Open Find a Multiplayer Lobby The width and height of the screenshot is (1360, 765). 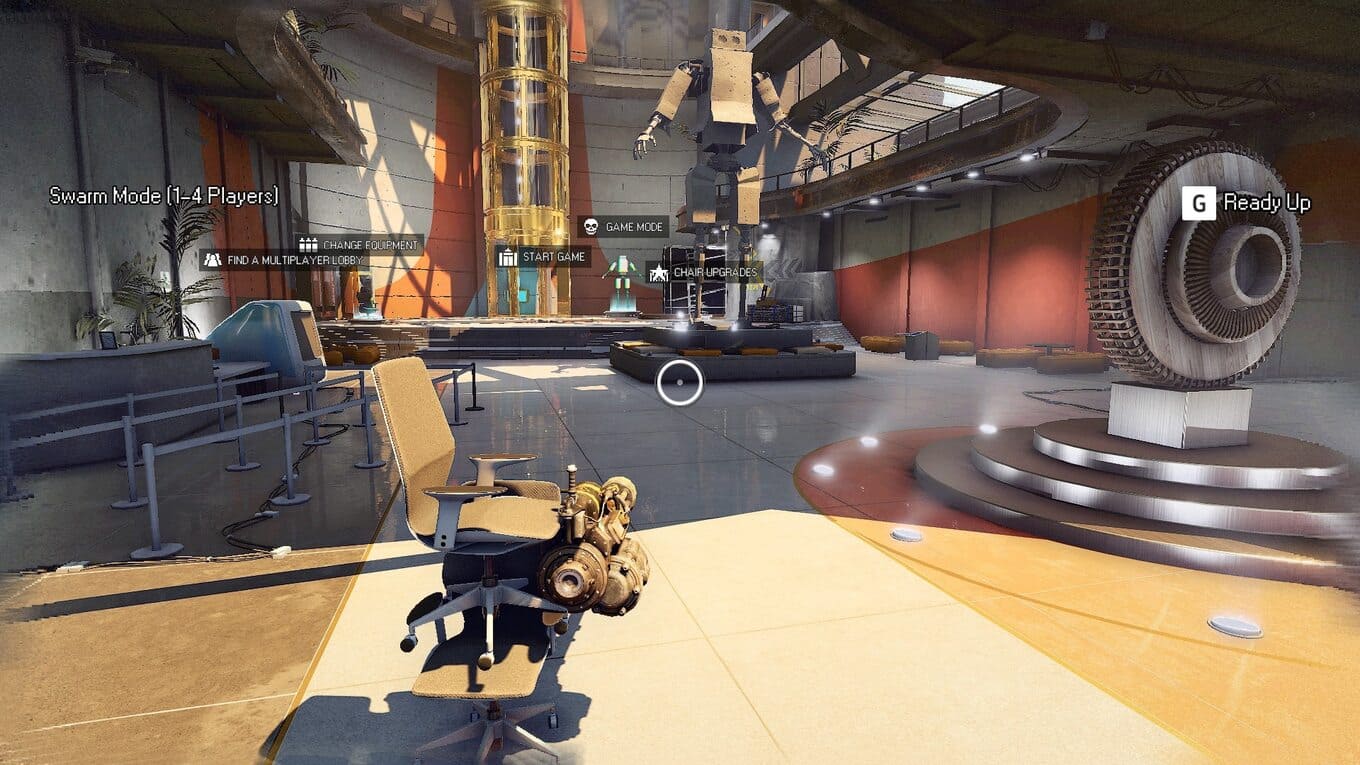click(284, 260)
